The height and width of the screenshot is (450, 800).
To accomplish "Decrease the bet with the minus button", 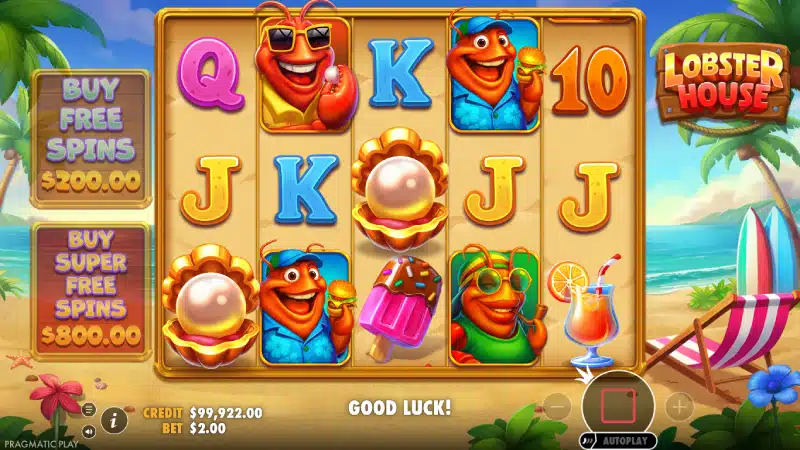I will click(x=558, y=406).
